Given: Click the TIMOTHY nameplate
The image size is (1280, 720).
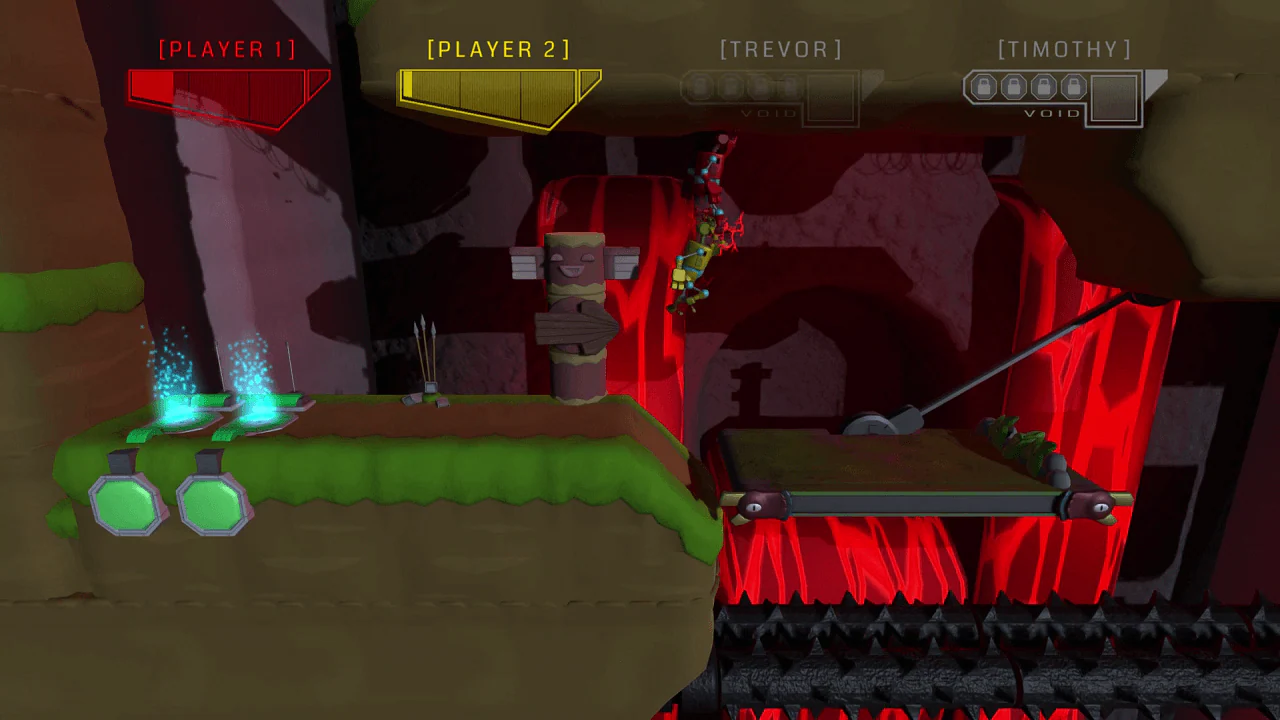Looking at the screenshot, I should coord(1063,48).
